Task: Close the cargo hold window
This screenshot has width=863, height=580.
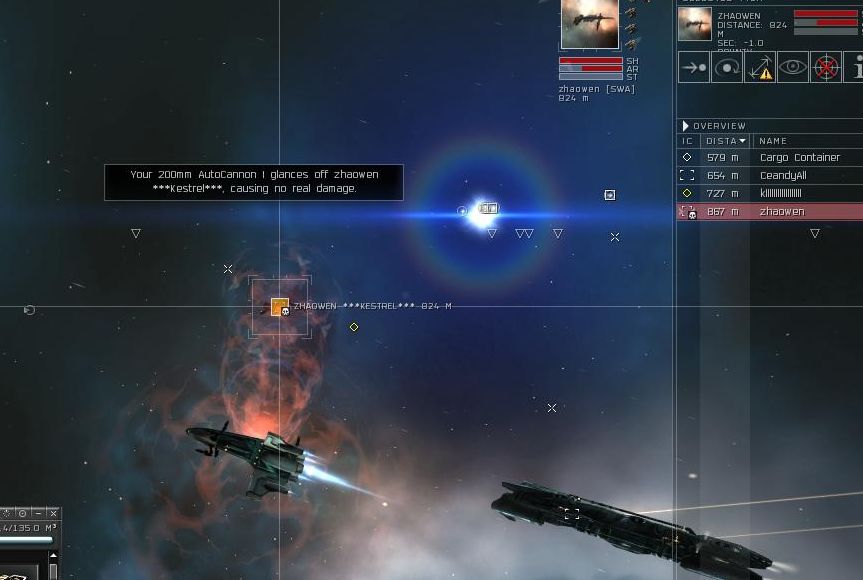Action: point(53,514)
